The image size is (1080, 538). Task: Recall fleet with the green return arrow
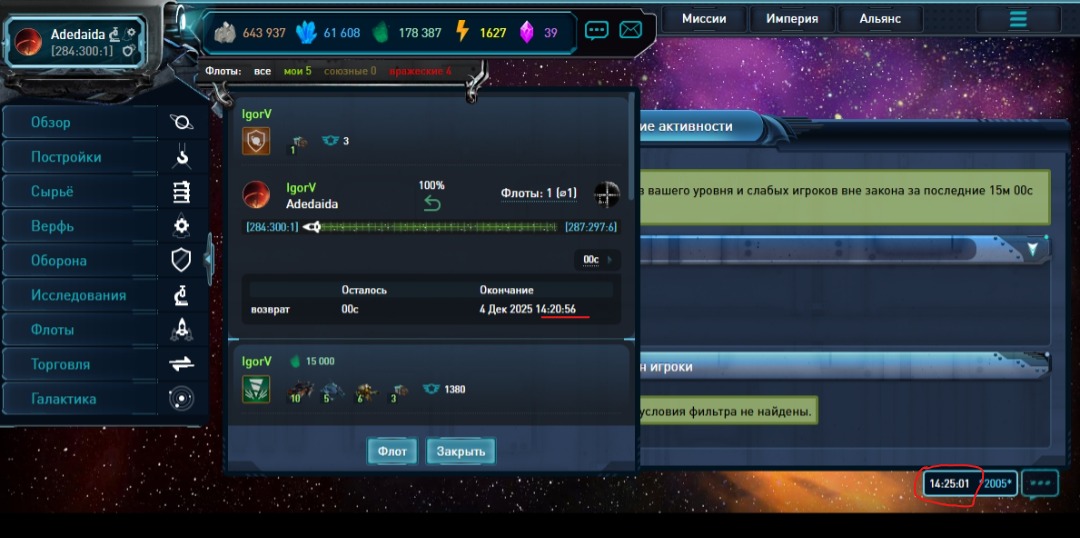432,204
